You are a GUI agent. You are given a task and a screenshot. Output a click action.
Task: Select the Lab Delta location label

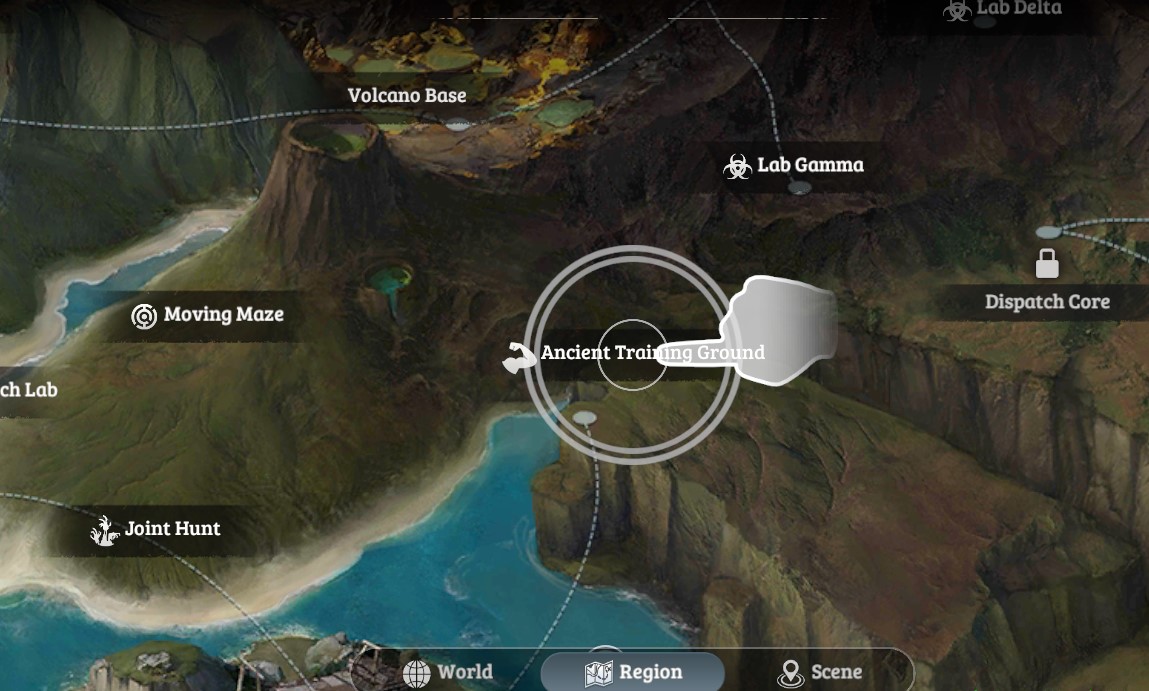click(1003, 9)
